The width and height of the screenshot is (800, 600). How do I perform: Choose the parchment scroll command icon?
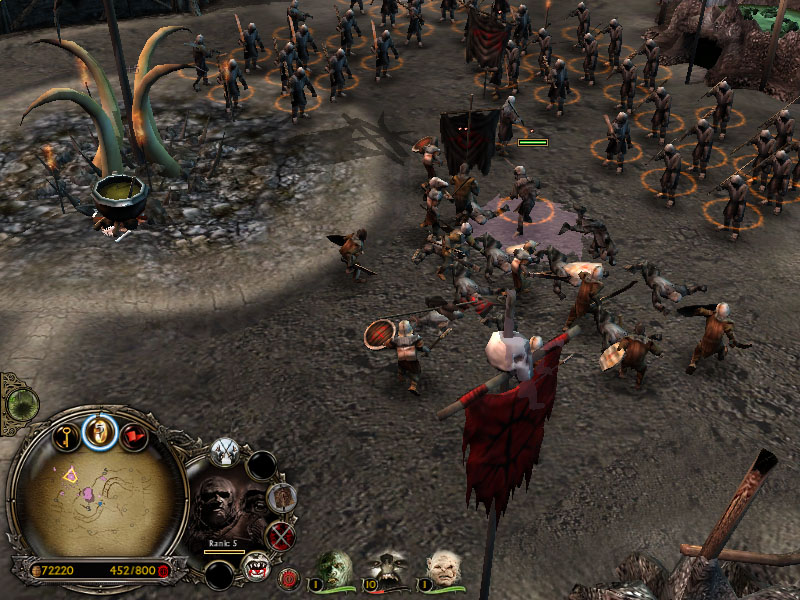click(x=283, y=495)
